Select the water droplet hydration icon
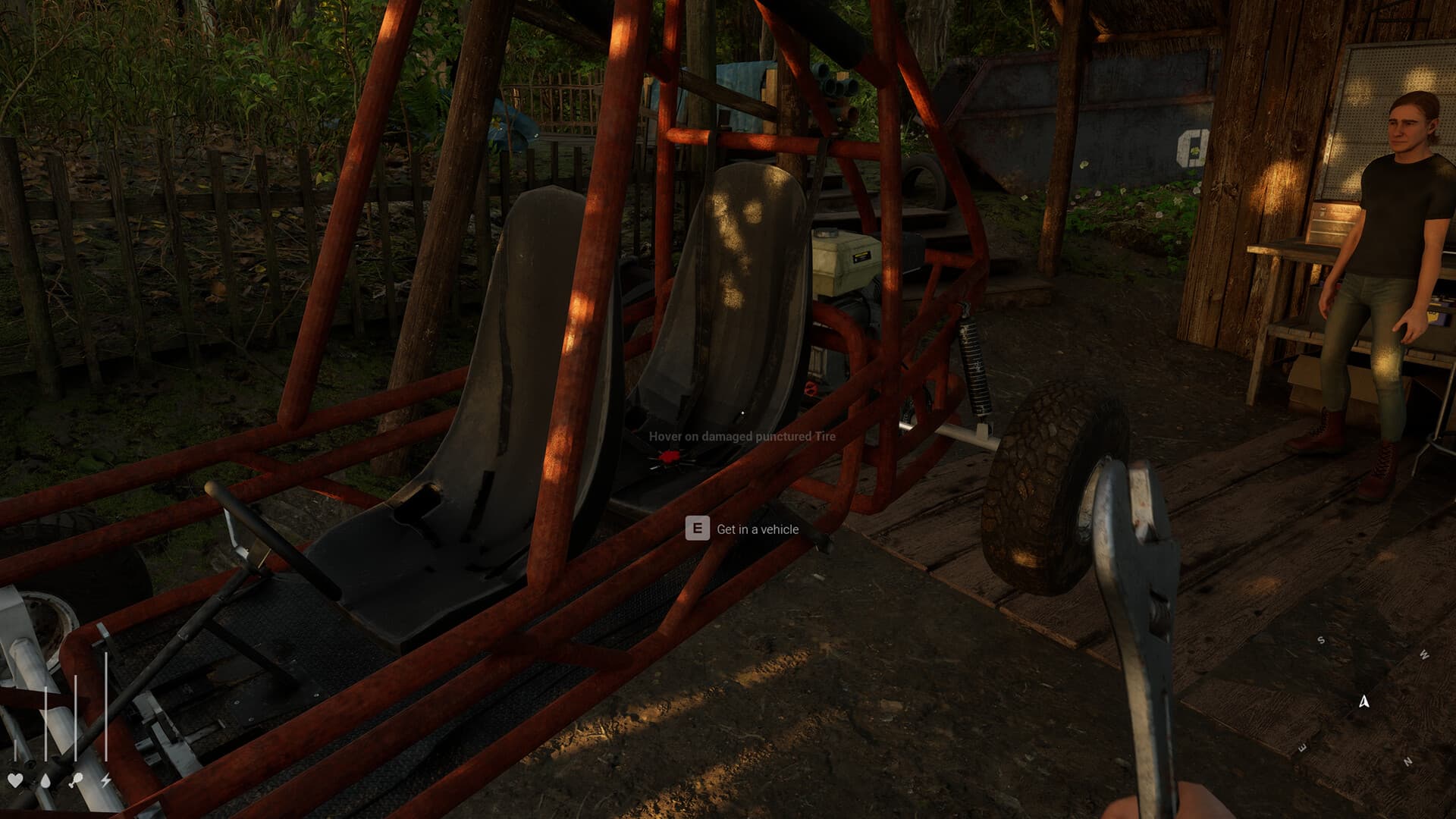The height and width of the screenshot is (819, 1456). [x=45, y=781]
